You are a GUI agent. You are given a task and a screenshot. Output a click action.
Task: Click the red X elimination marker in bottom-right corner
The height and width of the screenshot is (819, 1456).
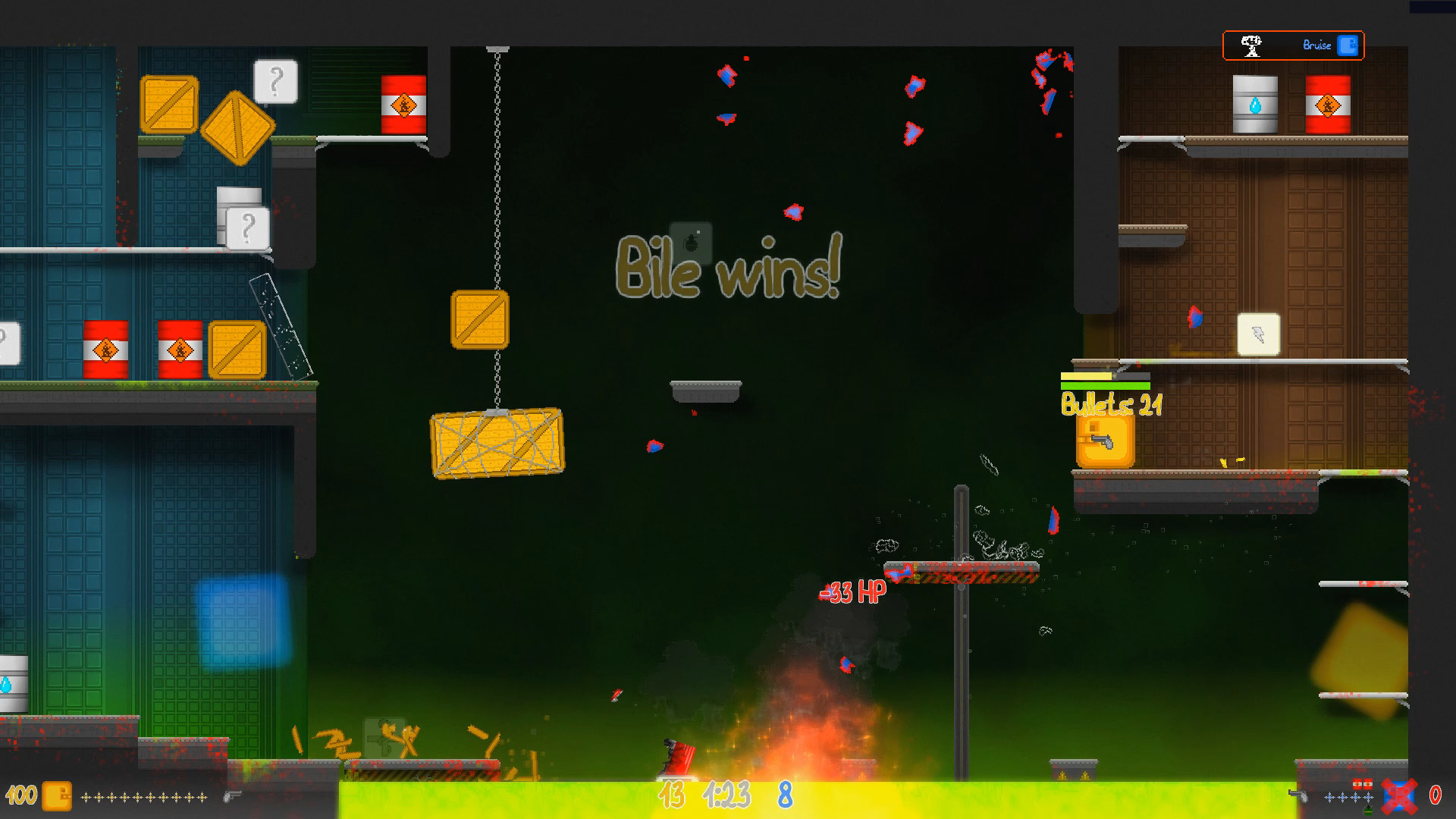[1398, 798]
